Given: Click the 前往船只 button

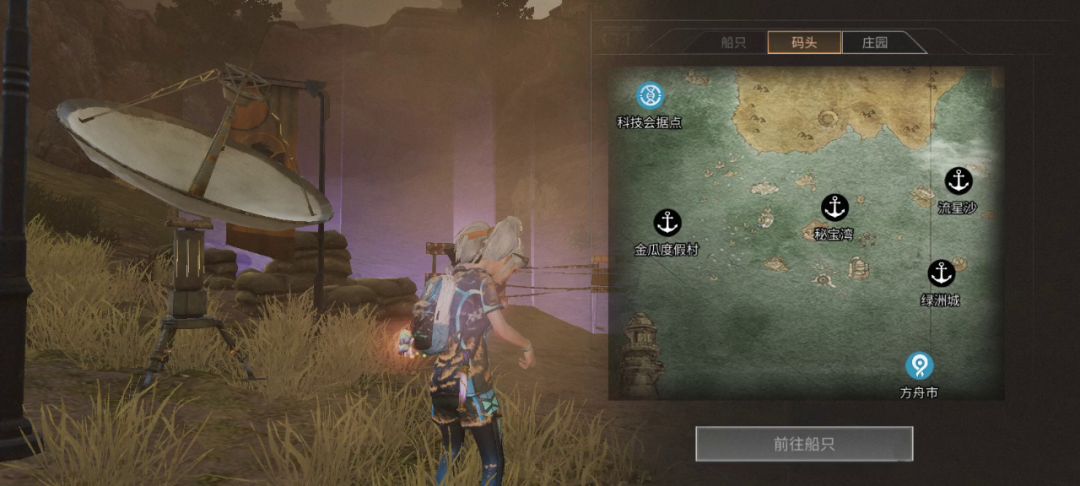Looking at the screenshot, I should pyautogui.click(x=804, y=444).
